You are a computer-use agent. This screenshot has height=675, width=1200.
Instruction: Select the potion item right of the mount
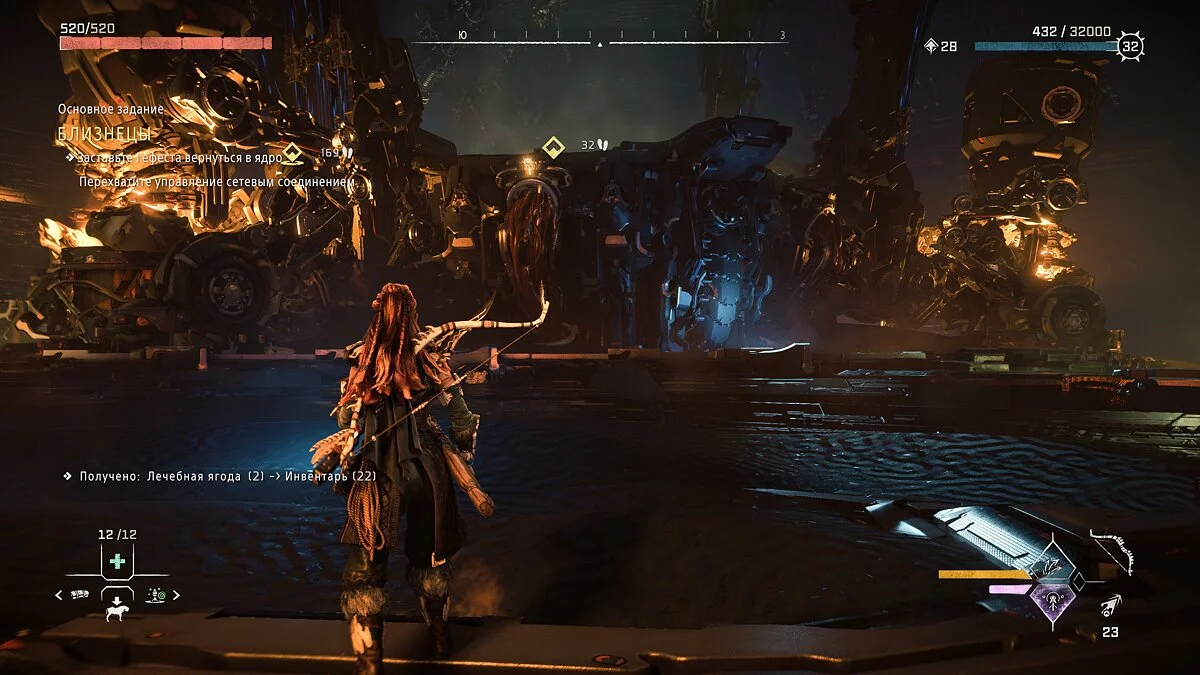[x=155, y=595]
